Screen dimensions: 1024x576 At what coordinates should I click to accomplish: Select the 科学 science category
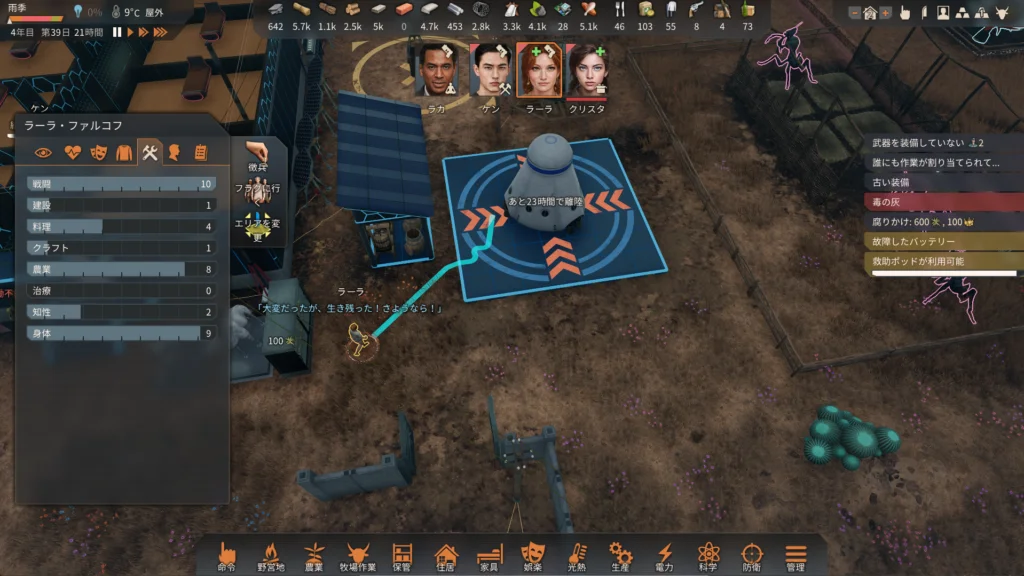pos(708,555)
